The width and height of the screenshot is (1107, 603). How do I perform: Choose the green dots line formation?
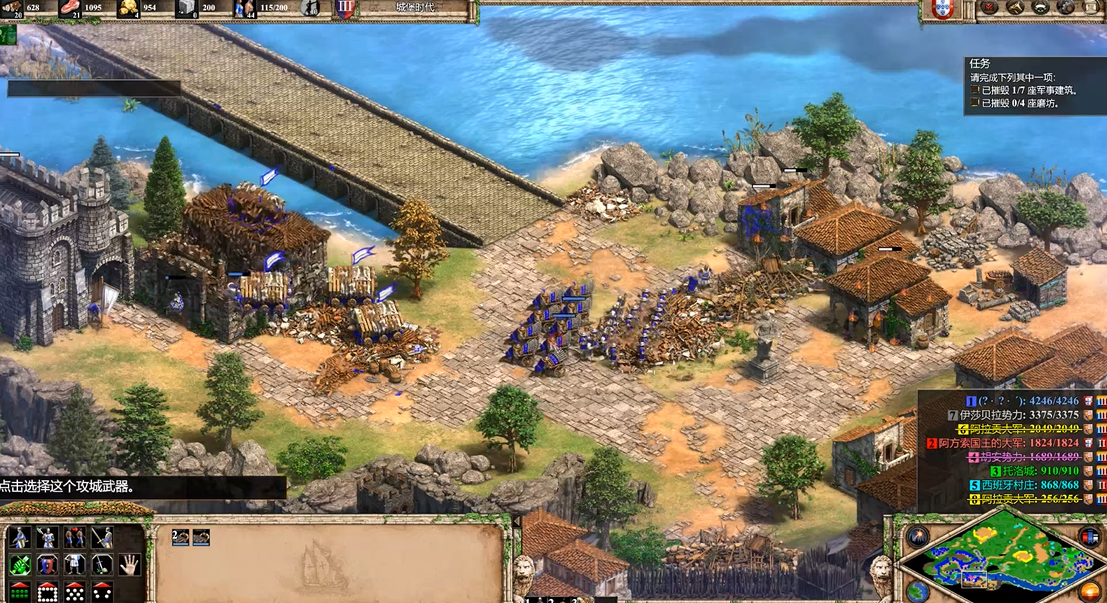[19, 591]
